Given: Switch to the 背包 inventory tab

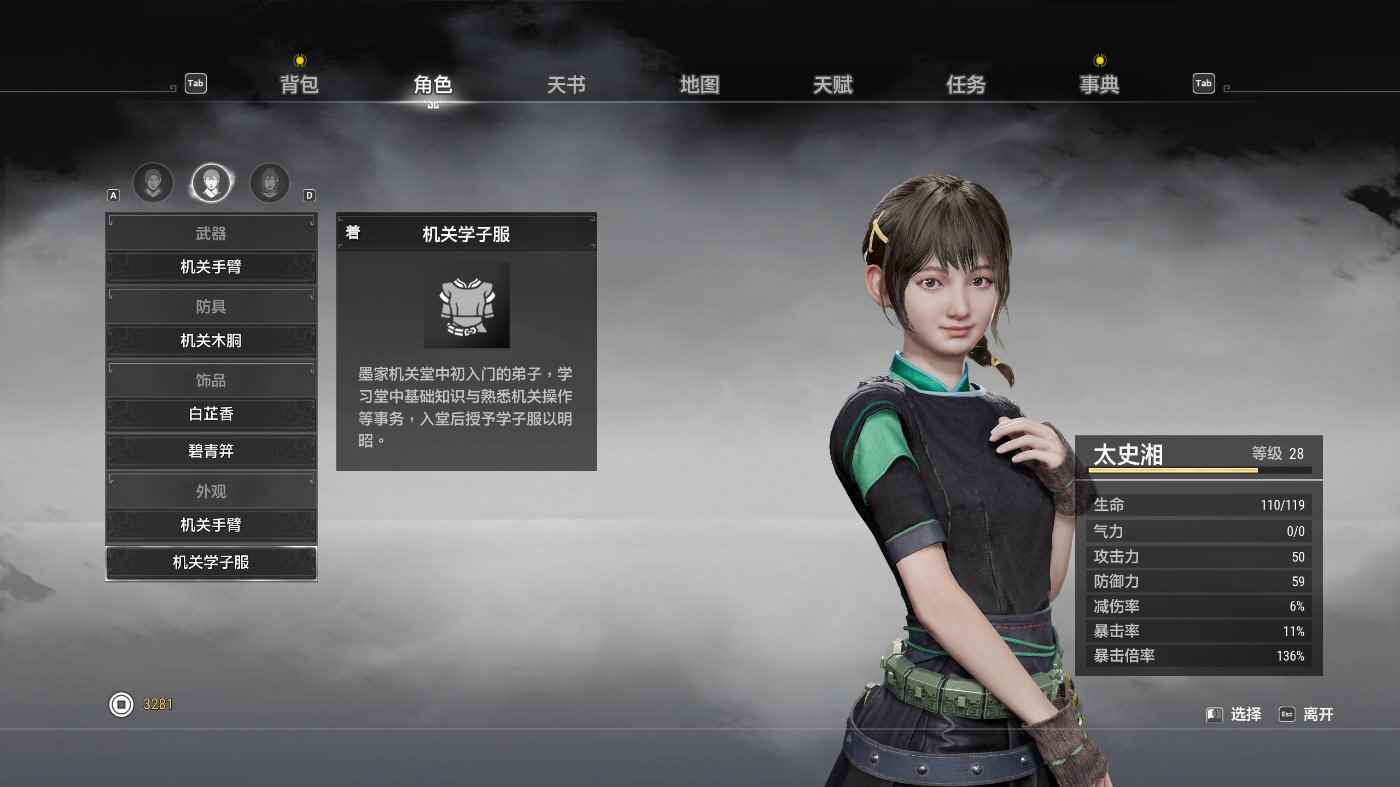Looking at the screenshot, I should 297,85.
